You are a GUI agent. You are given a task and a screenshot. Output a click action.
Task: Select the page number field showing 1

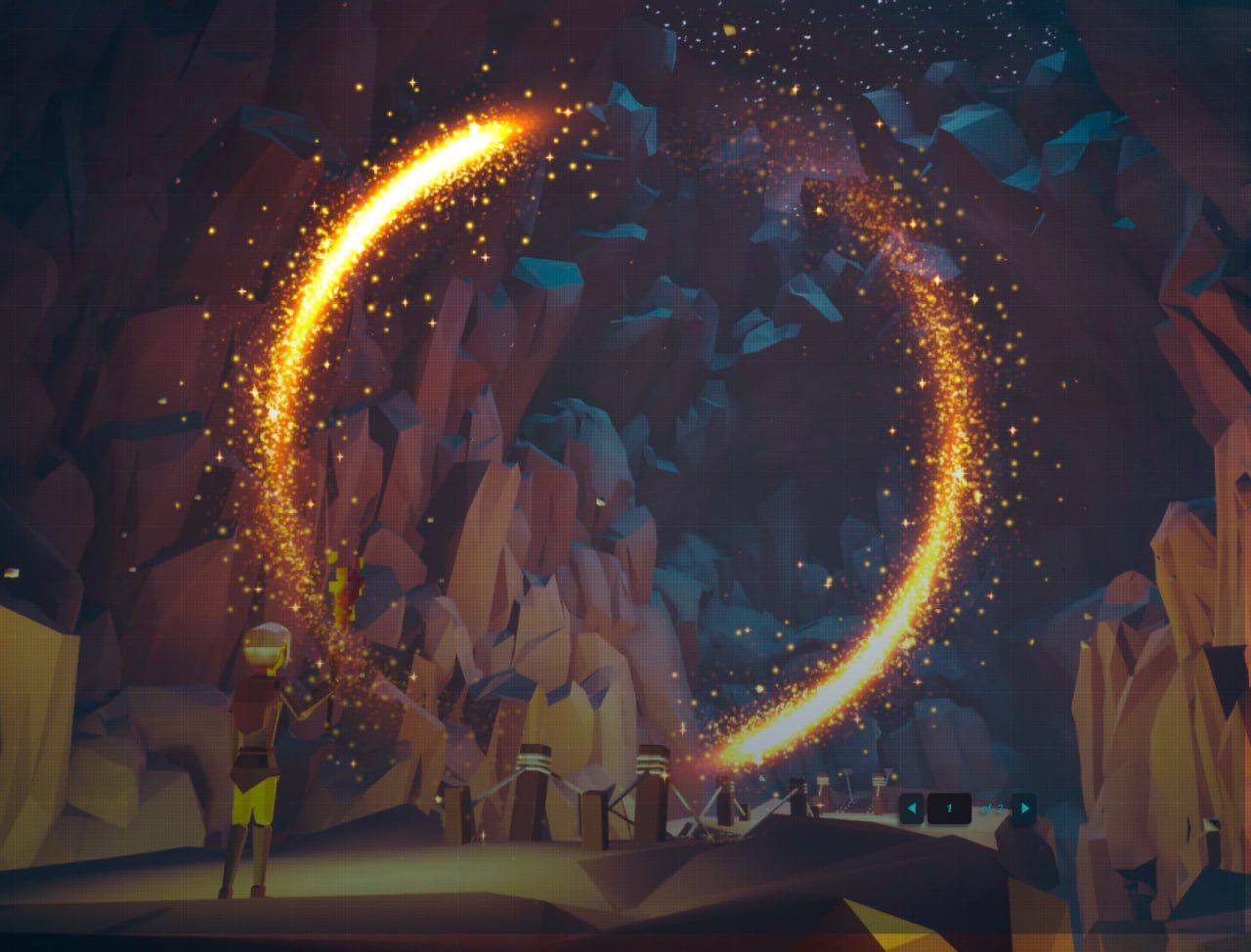coord(949,808)
